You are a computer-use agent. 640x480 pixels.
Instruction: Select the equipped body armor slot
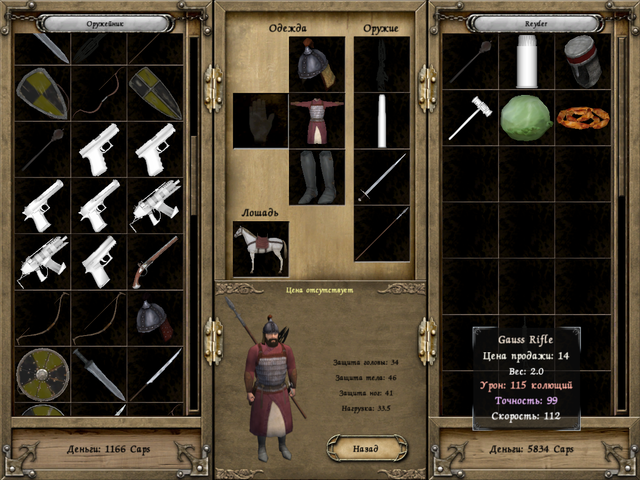pos(317,120)
